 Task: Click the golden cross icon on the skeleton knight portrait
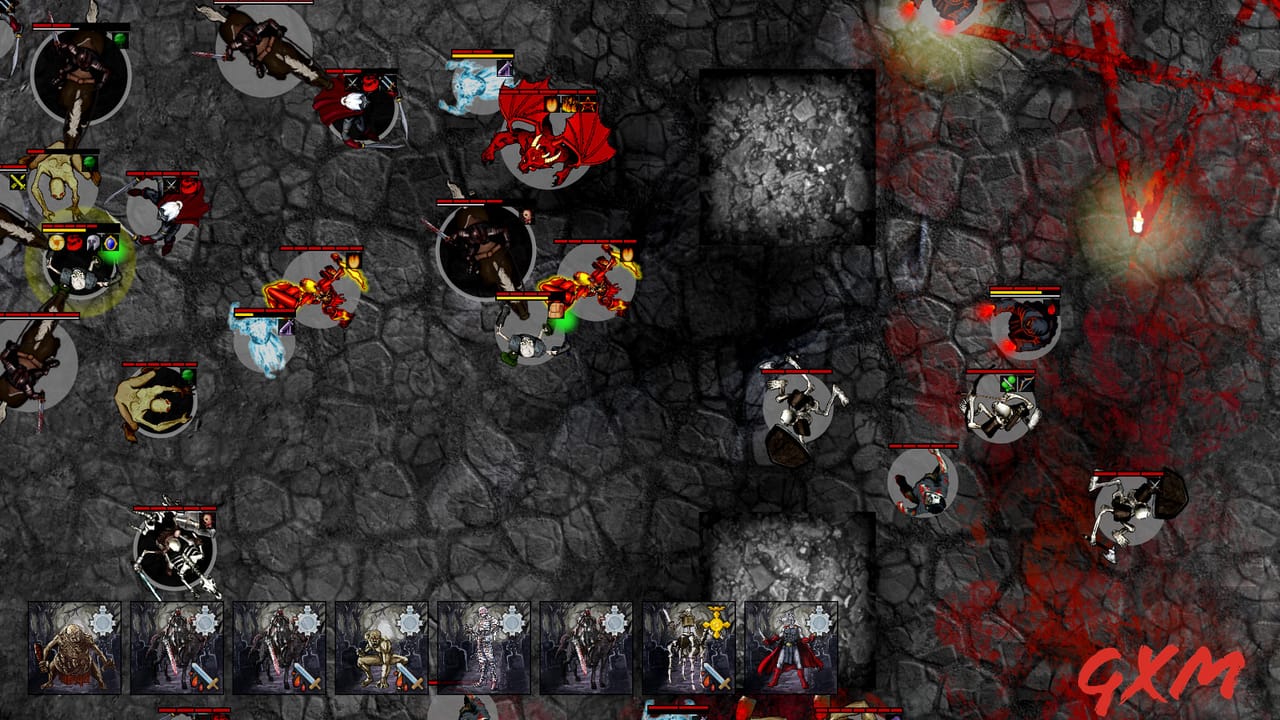[x=714, y=623]
